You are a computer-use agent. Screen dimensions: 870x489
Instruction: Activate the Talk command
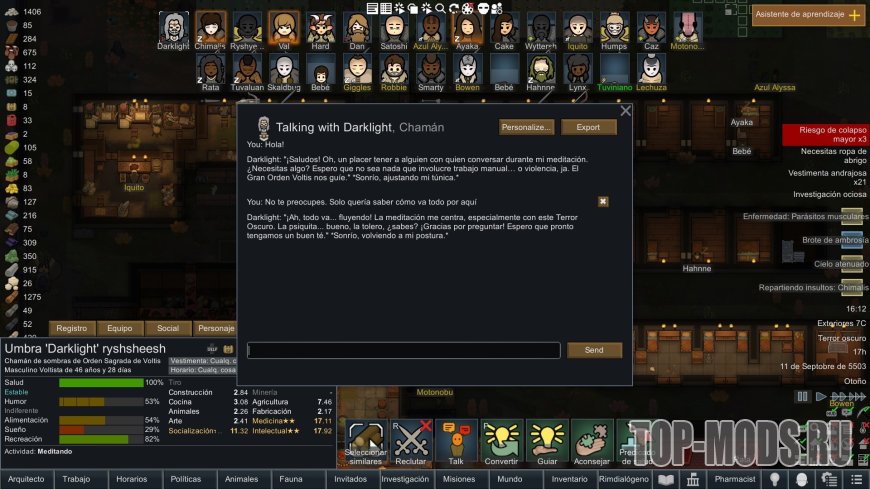pos(456,443)
